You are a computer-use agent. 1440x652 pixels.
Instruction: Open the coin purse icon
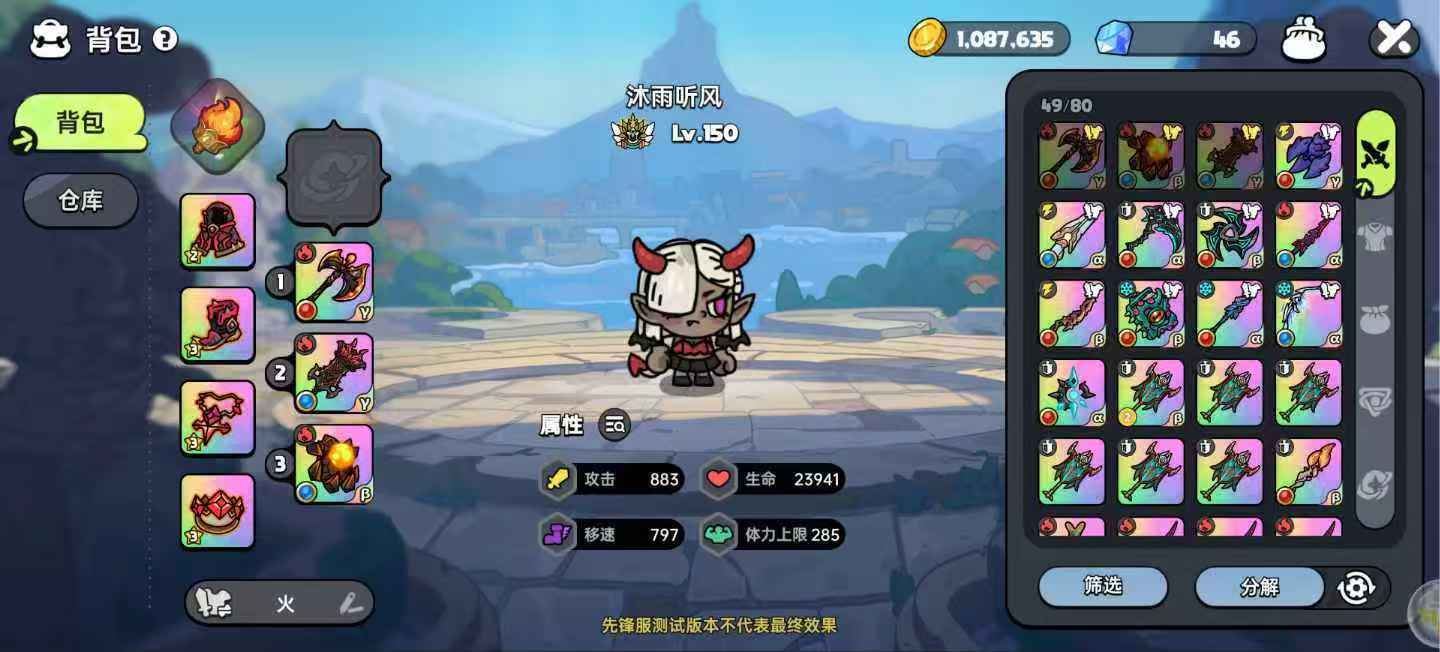point(1304,39)
